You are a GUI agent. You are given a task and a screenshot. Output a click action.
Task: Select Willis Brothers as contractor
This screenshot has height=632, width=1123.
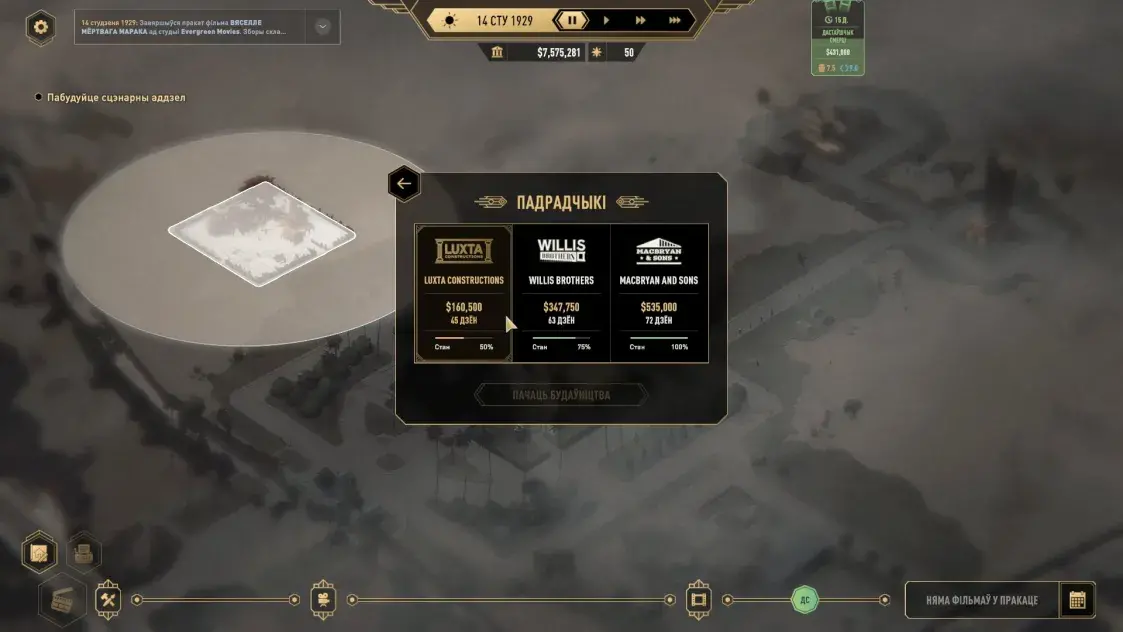(561, 293)
